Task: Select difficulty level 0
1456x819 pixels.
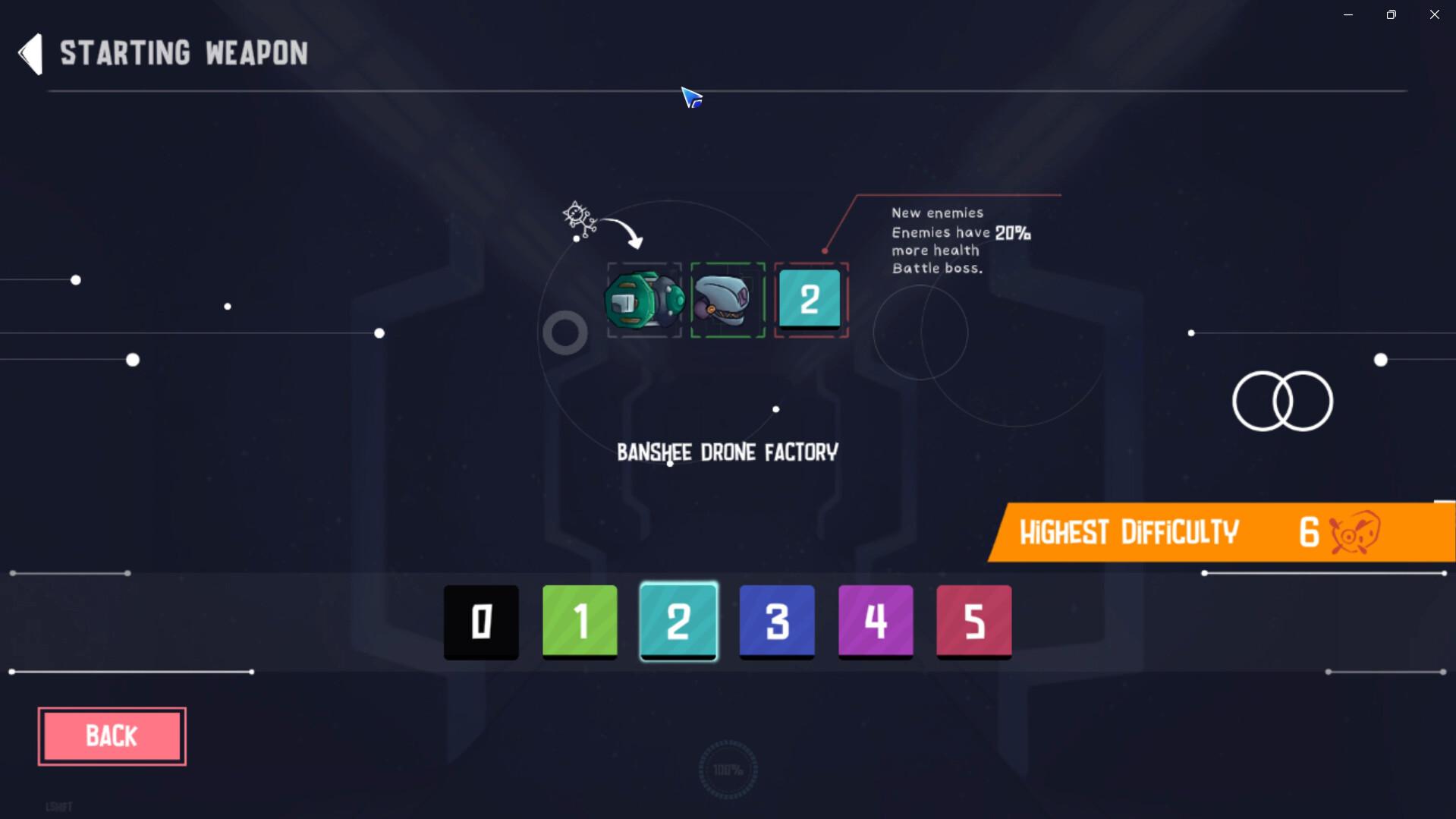Action: (480, 622)
